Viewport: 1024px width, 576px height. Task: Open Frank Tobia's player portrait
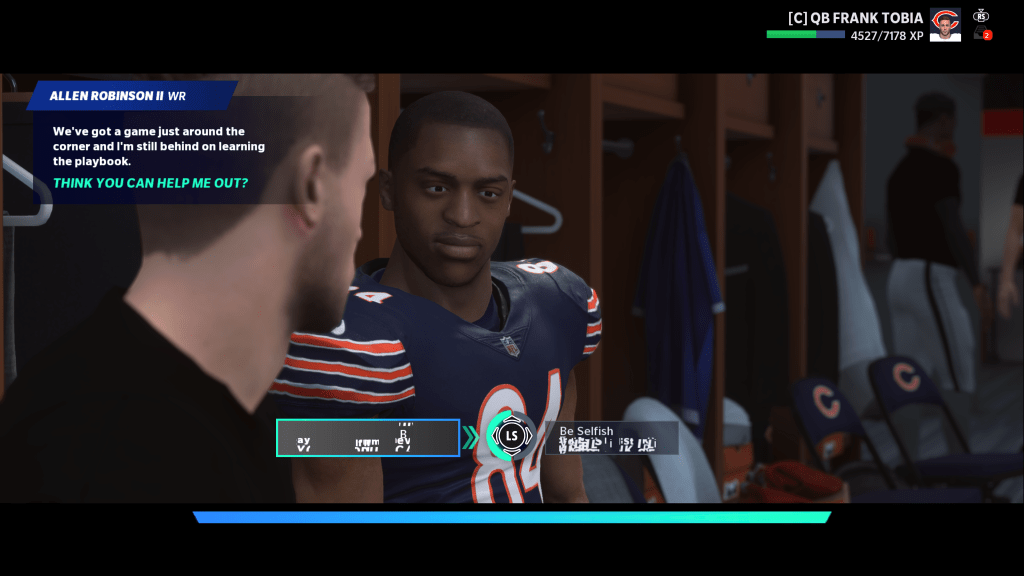tap(945, 25)
